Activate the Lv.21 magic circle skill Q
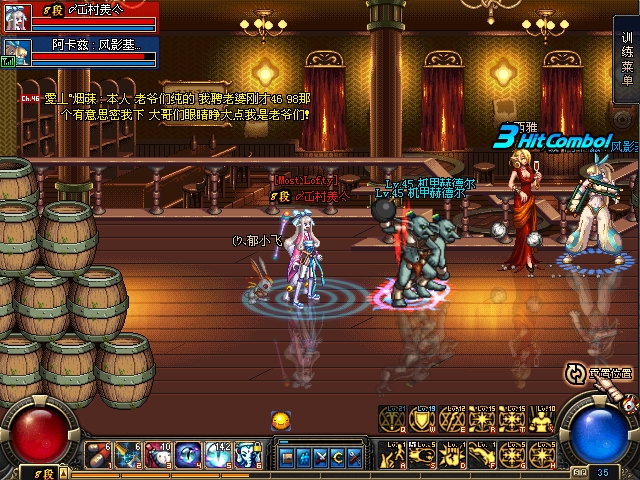The width and height of the screenshot is (640, 480). pos(393,420)
